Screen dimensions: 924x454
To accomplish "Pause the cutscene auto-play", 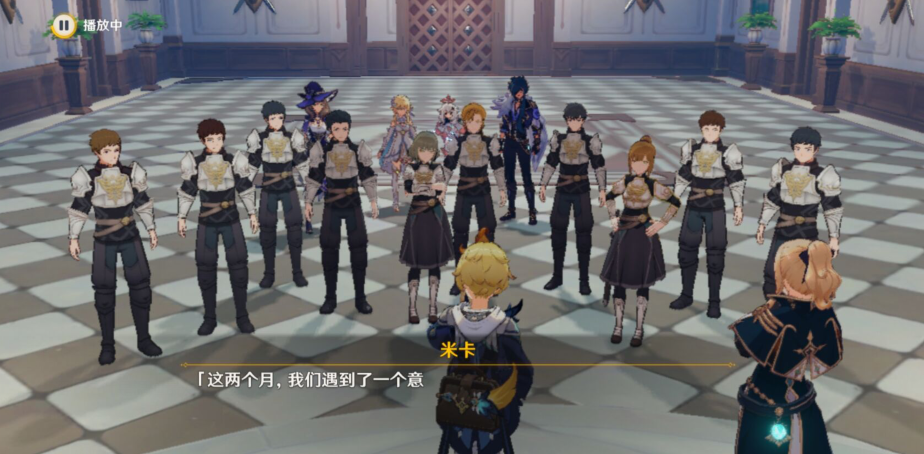I will tap(64, 24).
